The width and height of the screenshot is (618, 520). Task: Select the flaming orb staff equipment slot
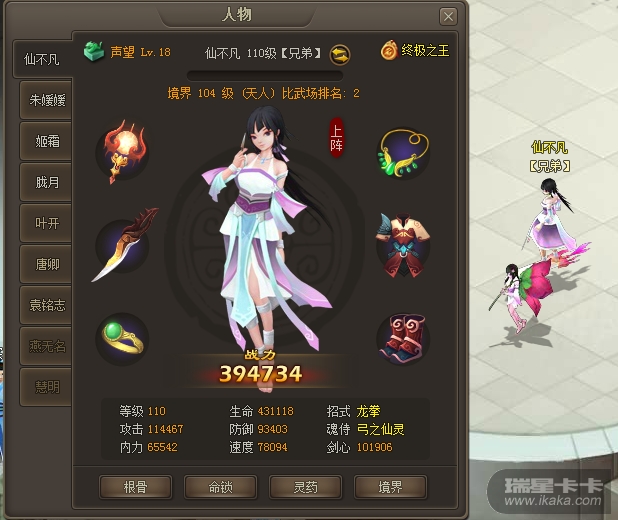tap(122, 147)
